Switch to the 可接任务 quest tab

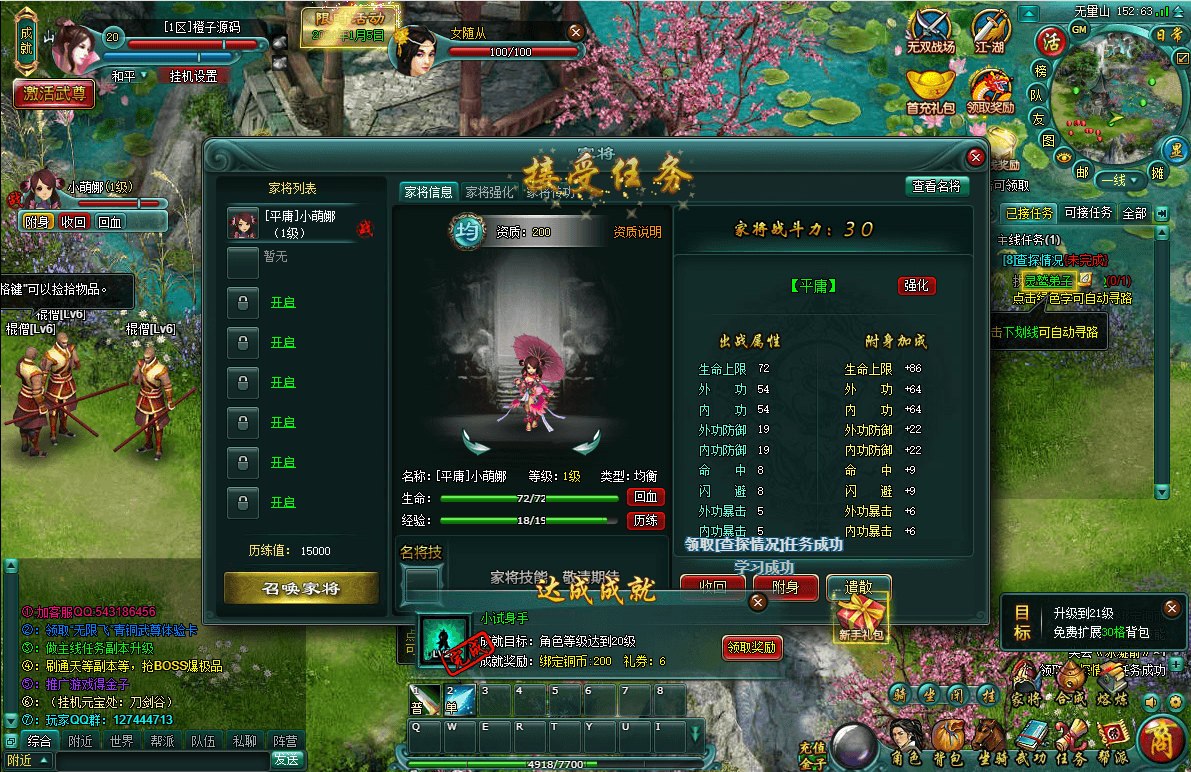click(1088, 213)
